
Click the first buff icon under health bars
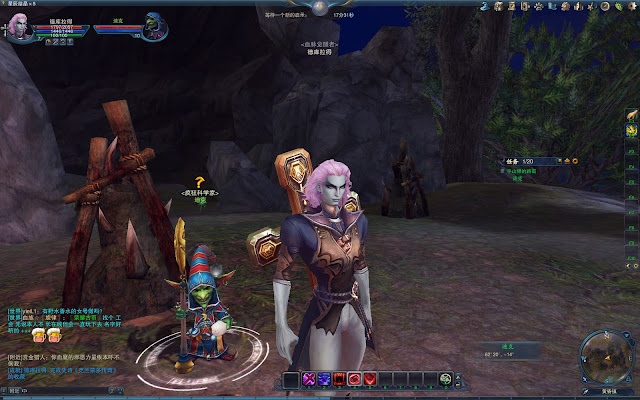pos(49,43)
